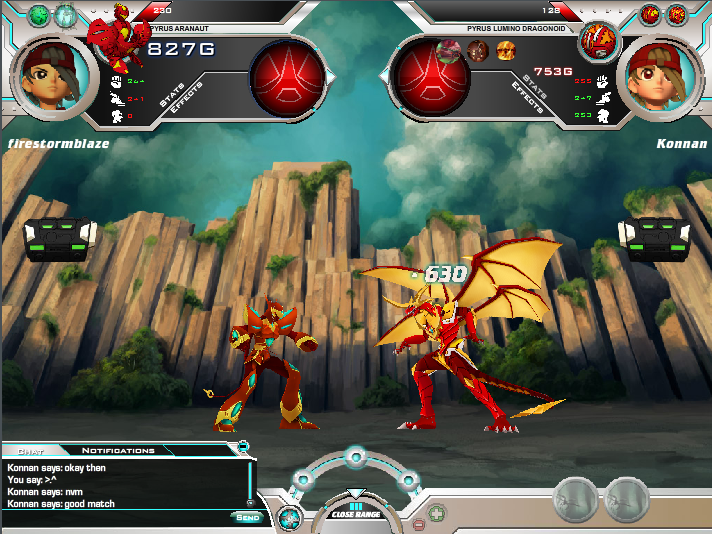712x534 pixels.
Task: Send the chat message
Action: 247,517
